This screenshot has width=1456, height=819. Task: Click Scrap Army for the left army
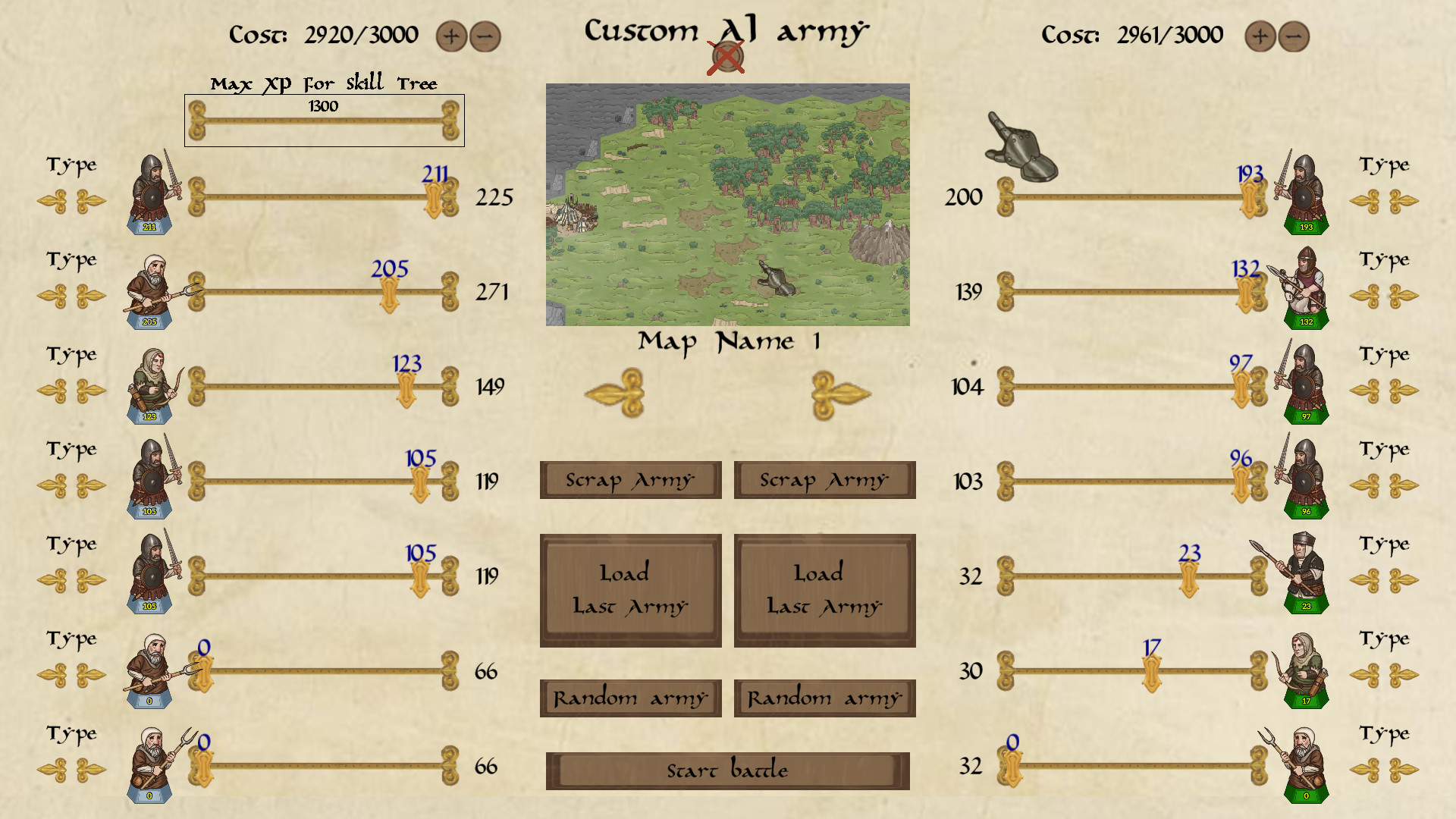pyautogui.click(x=629, y=479)
